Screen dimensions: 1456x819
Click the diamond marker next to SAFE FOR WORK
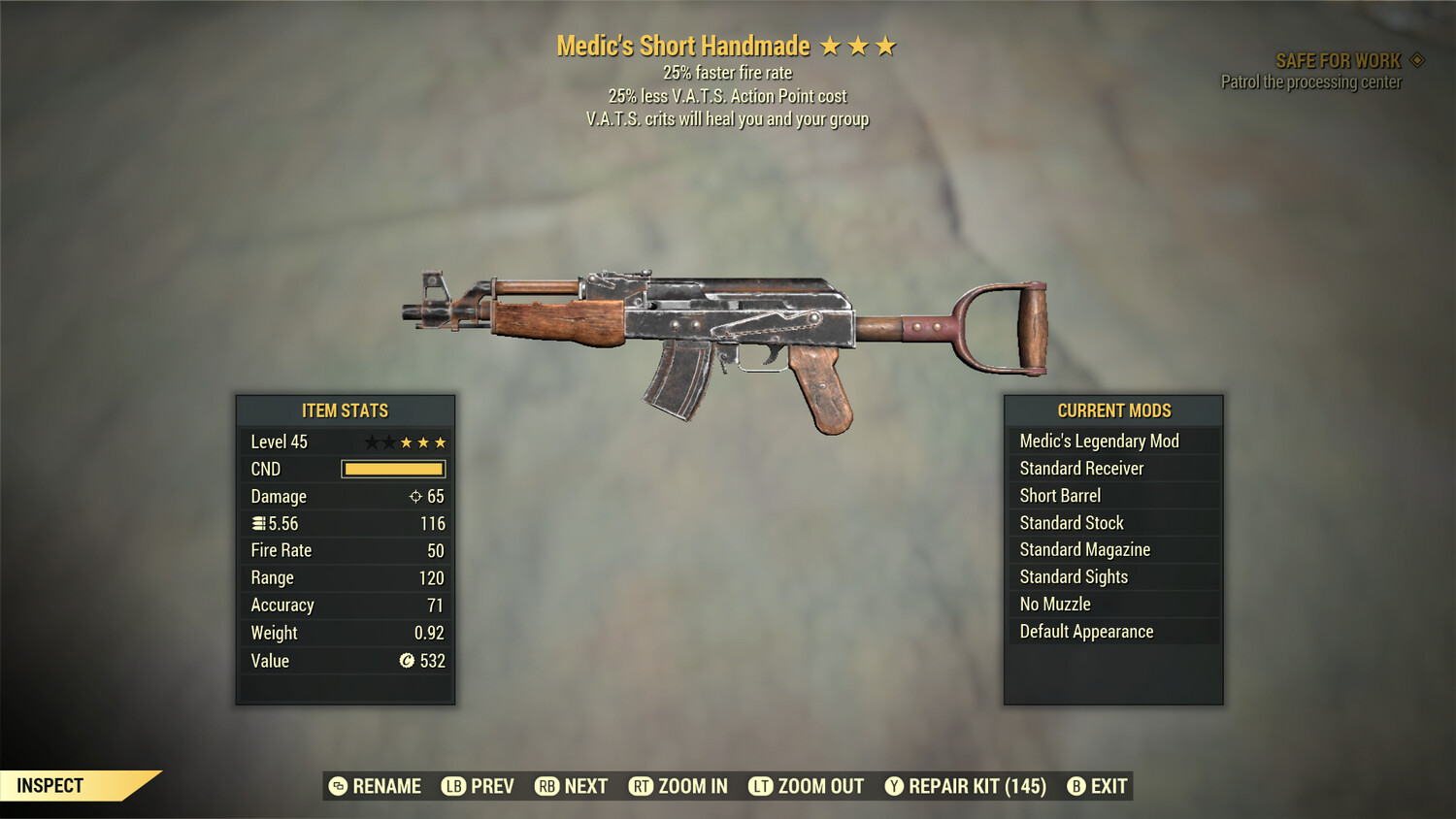1415,59
